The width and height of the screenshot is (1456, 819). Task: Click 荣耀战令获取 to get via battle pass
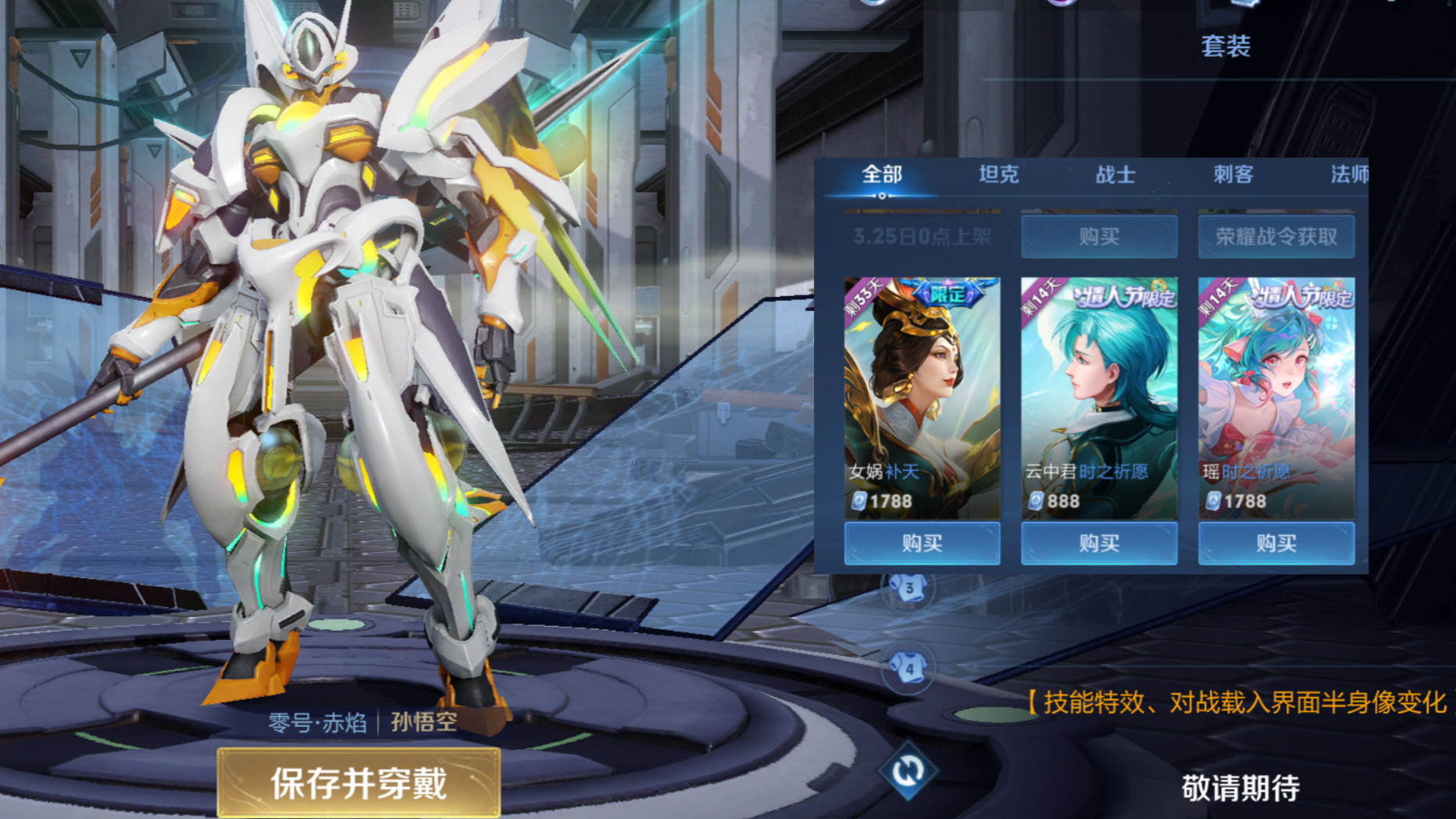[1275, 237]
